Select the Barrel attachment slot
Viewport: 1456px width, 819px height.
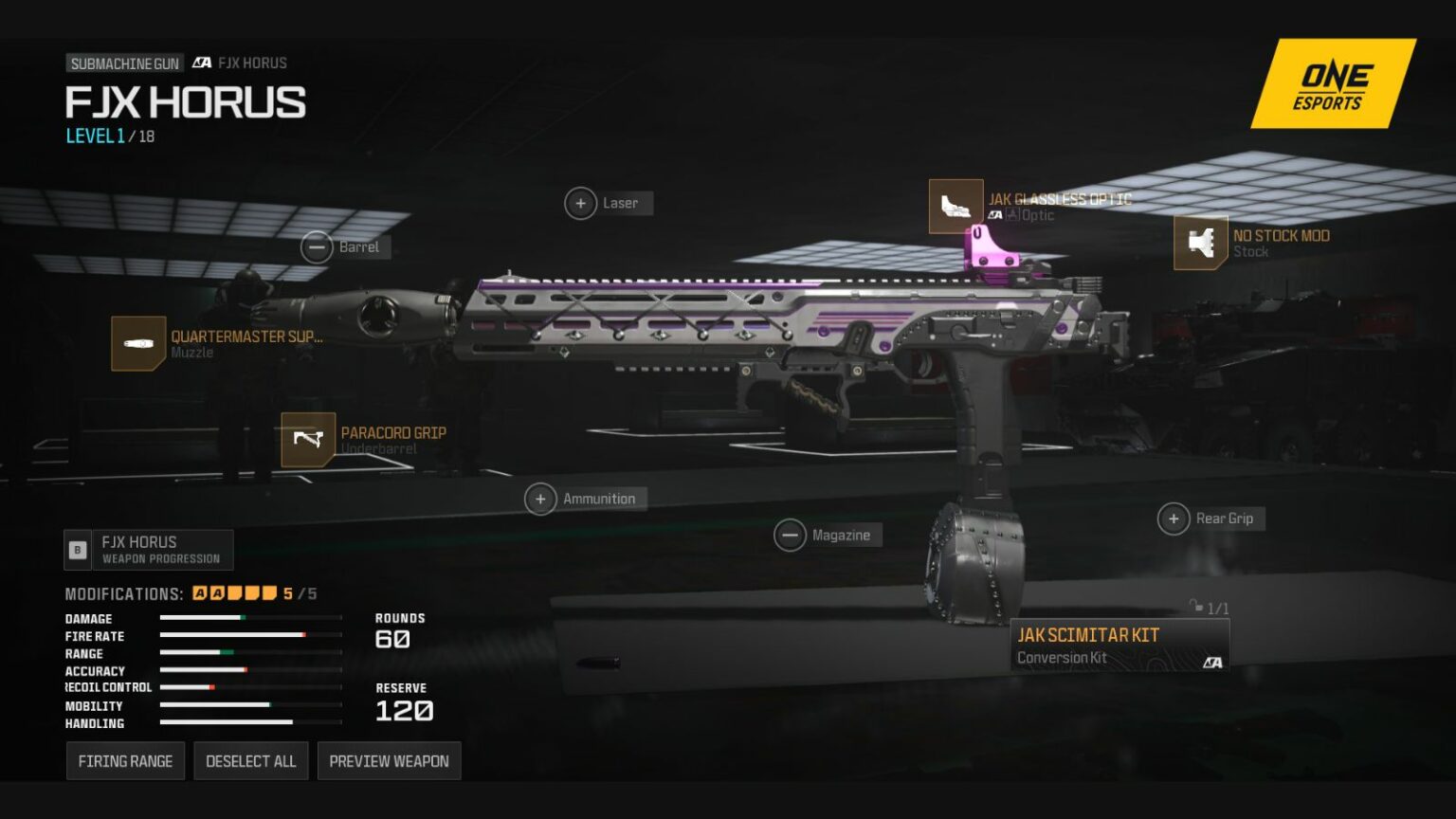pyautogui.click(x=318, y=247)
